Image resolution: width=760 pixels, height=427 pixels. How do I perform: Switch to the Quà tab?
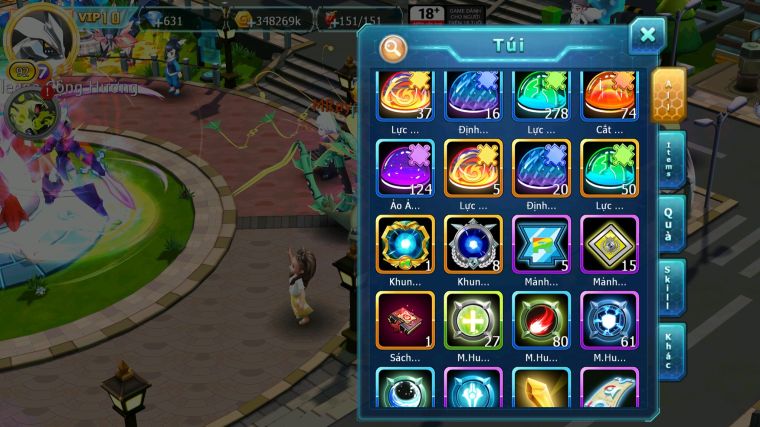[x=671, y=224]
